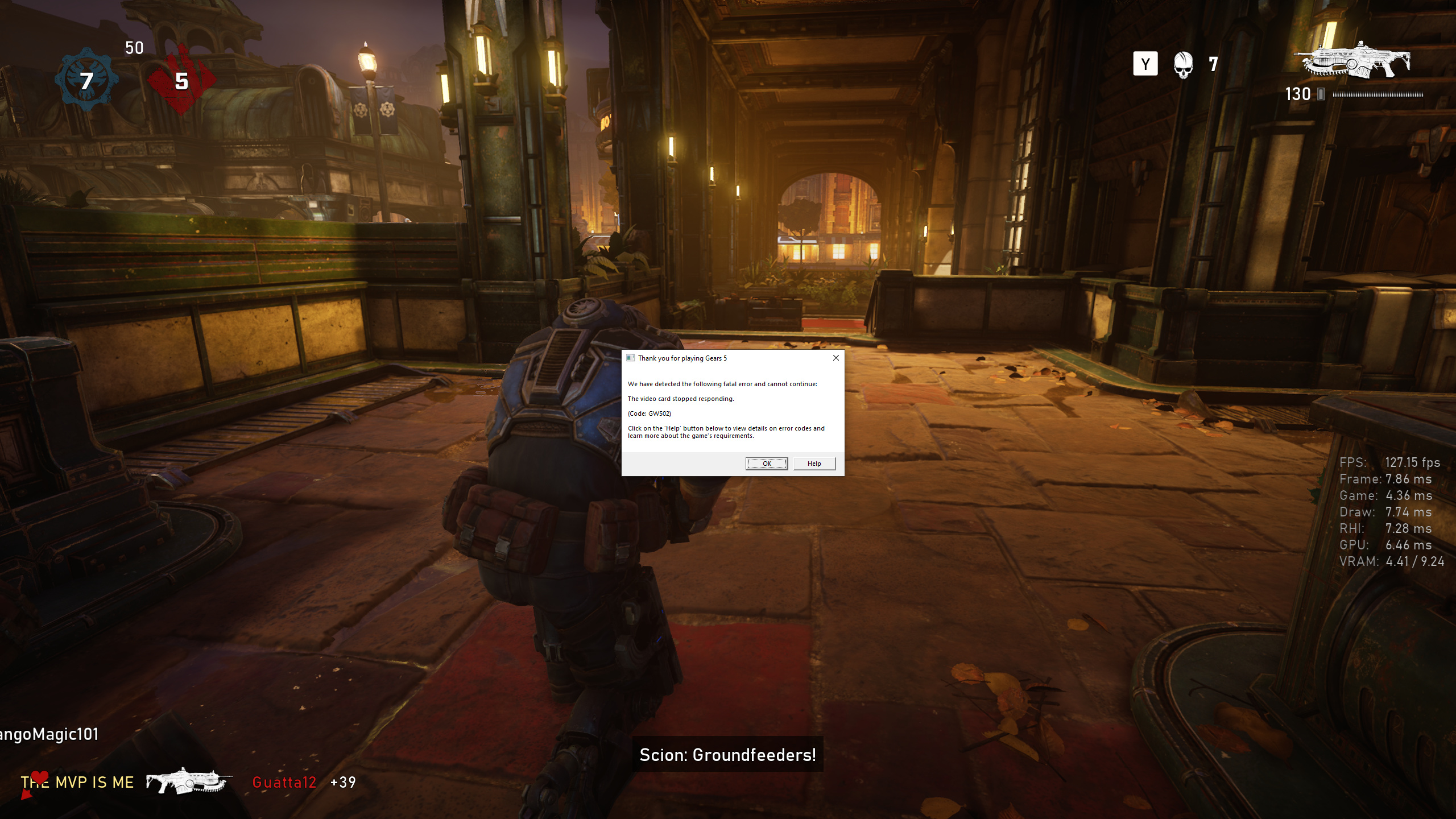Close the Gears 5 error dialog
This screenshot has width=1456, height=819.
point(835,358)
